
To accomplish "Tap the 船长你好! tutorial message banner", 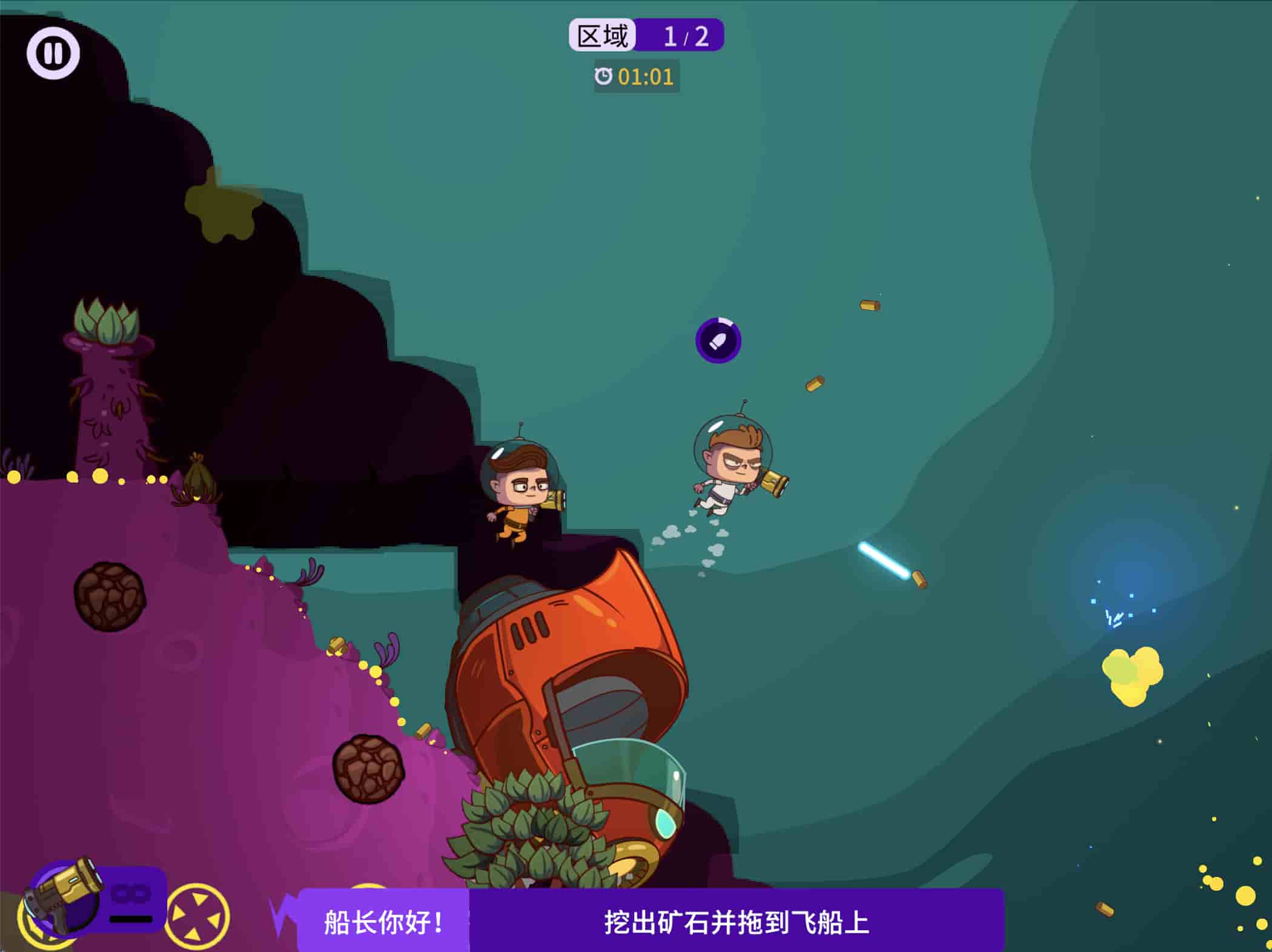I will [383, 922].
